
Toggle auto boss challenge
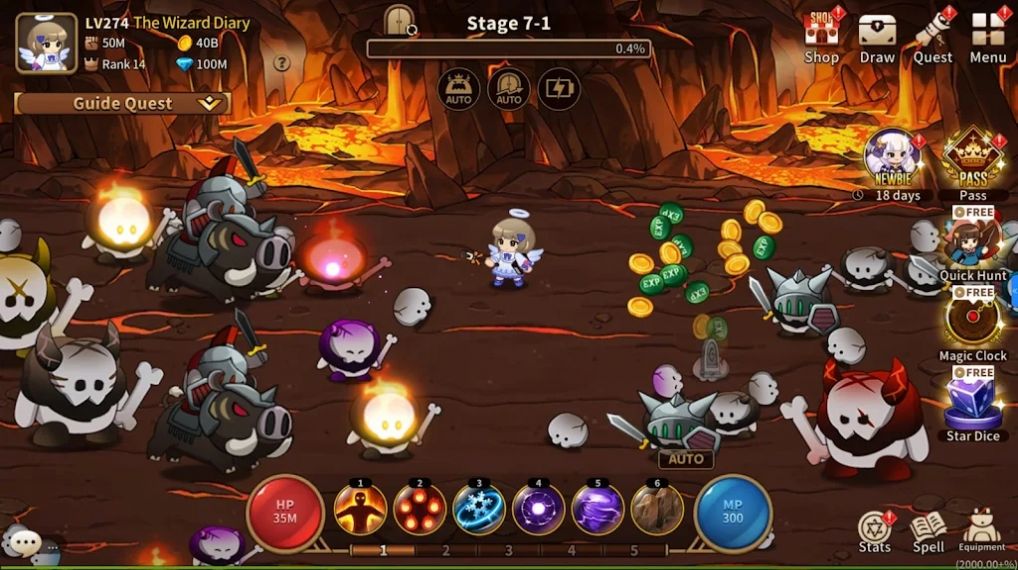click(x=459, y=89)
